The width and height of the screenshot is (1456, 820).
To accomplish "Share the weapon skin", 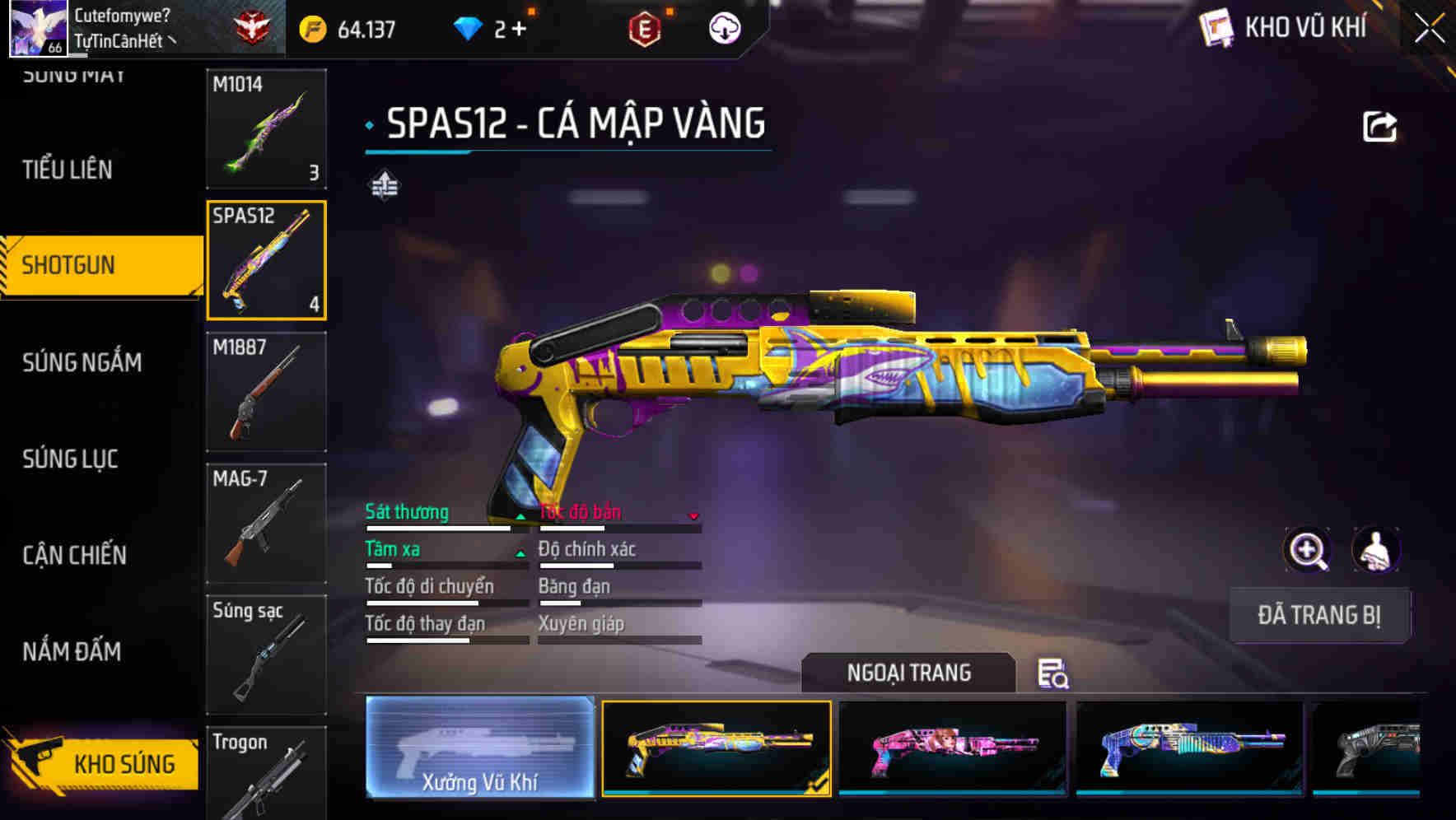I will (1379, 127).
